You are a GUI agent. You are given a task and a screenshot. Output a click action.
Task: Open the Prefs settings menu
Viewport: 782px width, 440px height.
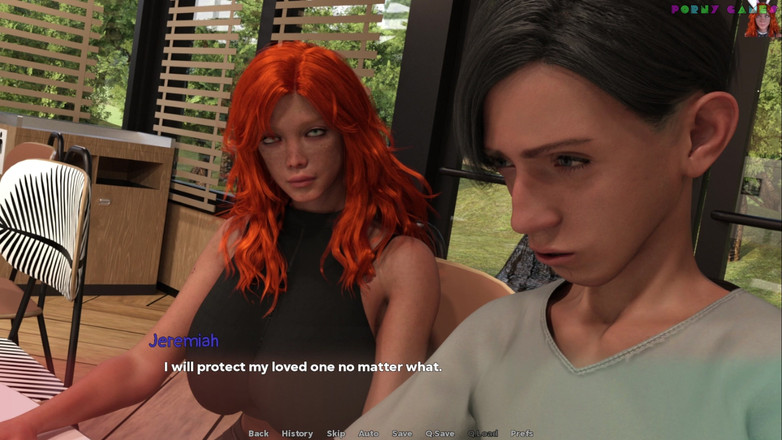(522, 433)
